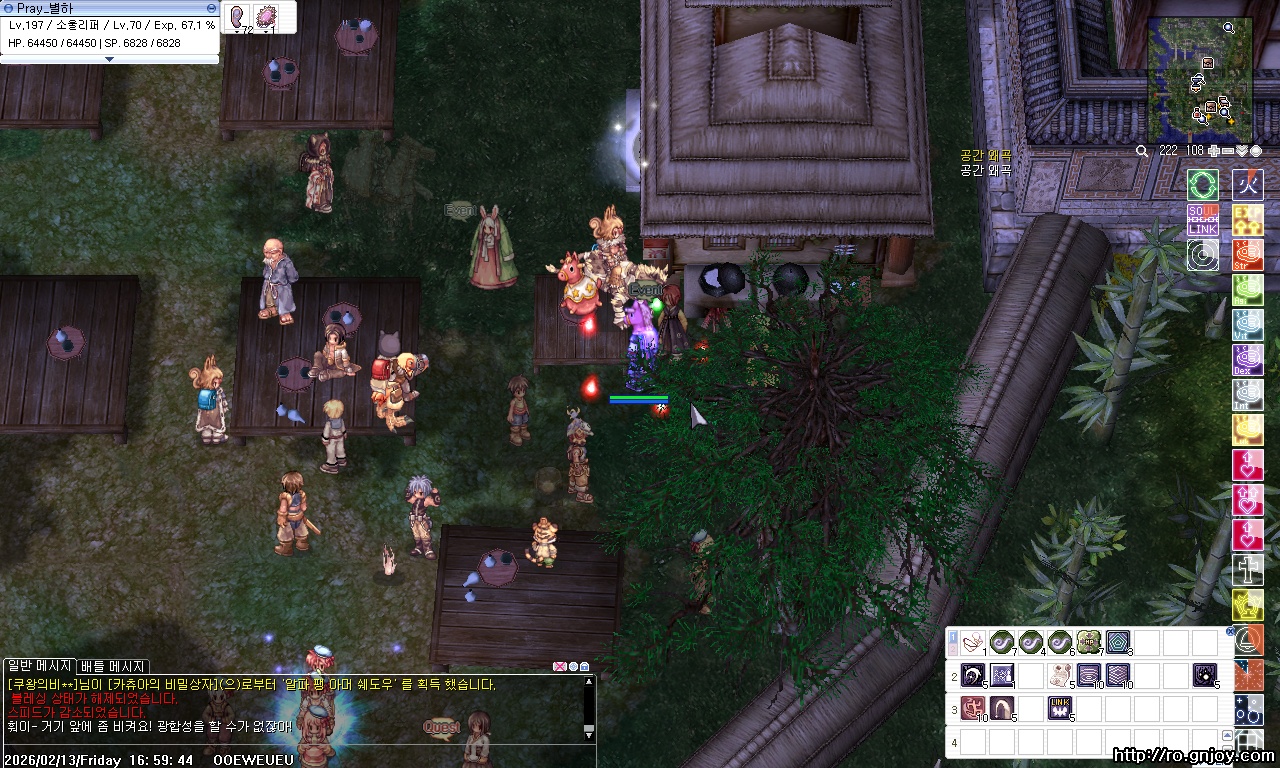Use the LINK skill on hotbar
Viewport: 1280px width, 768px height.
1060,709
